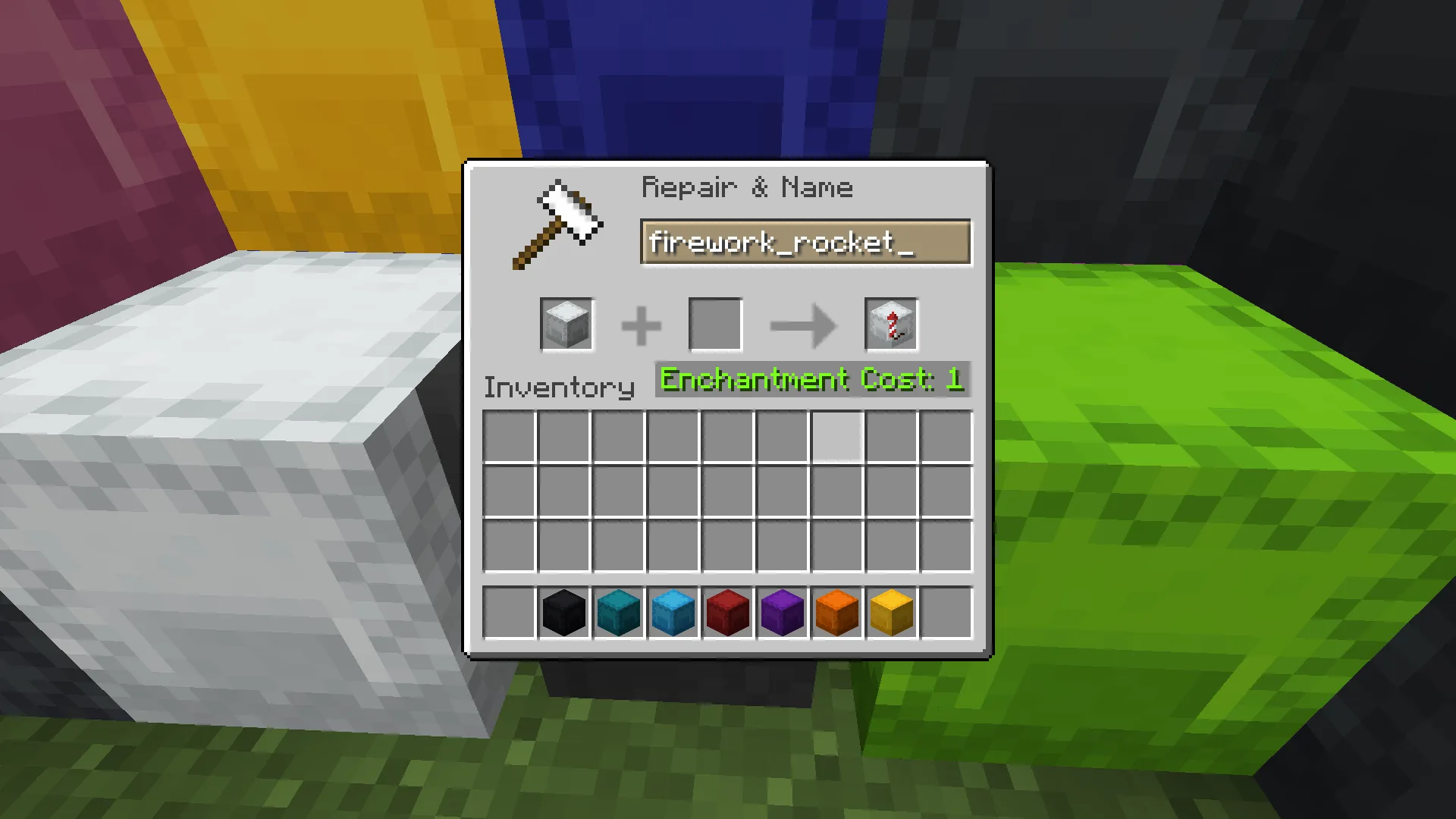Select the white block in the first anvil slot
This screenshot has width=1456, height=819.
(x=566, y=324)
